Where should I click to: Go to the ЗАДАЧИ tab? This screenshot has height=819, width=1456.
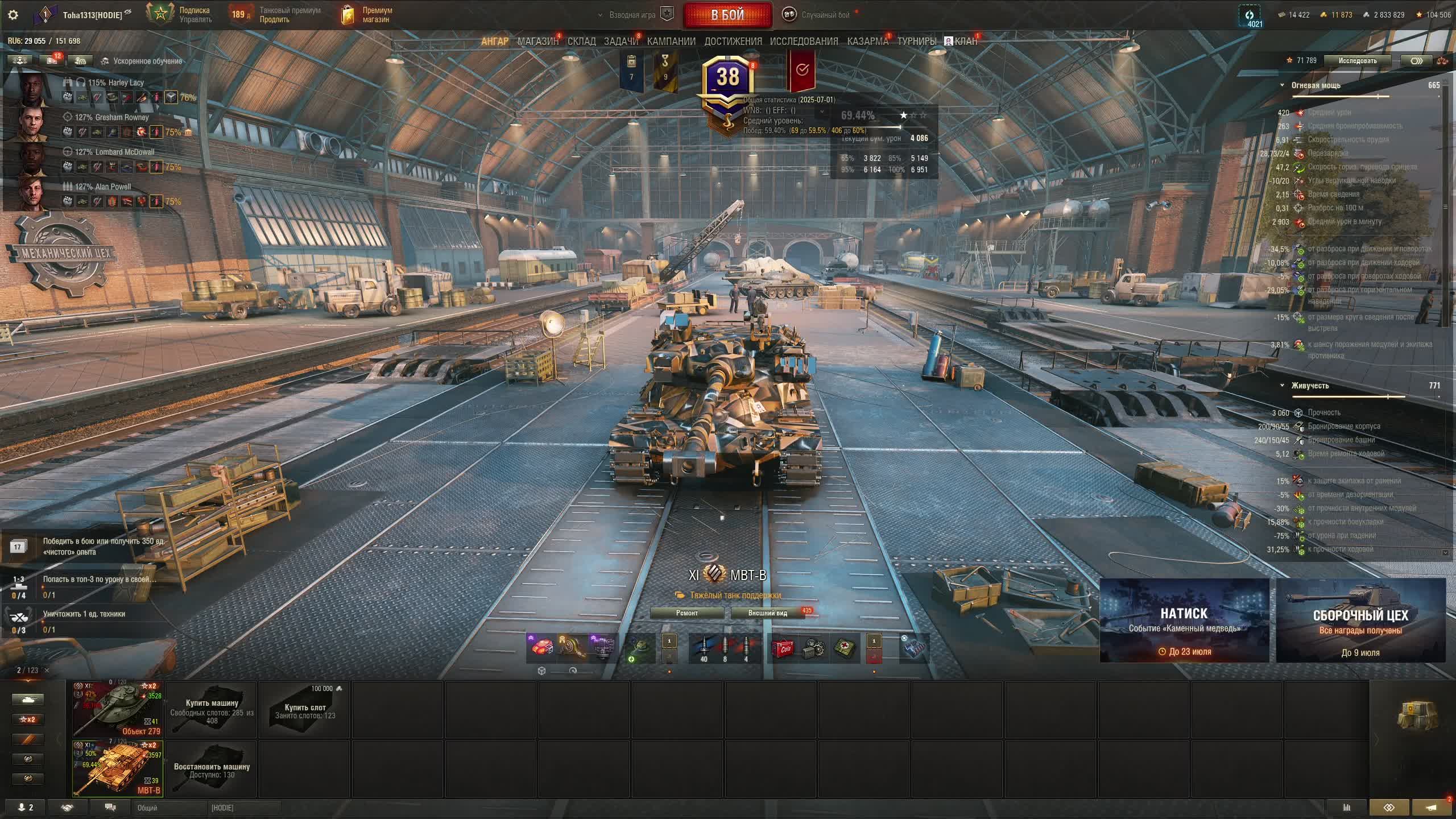(621, 41)
